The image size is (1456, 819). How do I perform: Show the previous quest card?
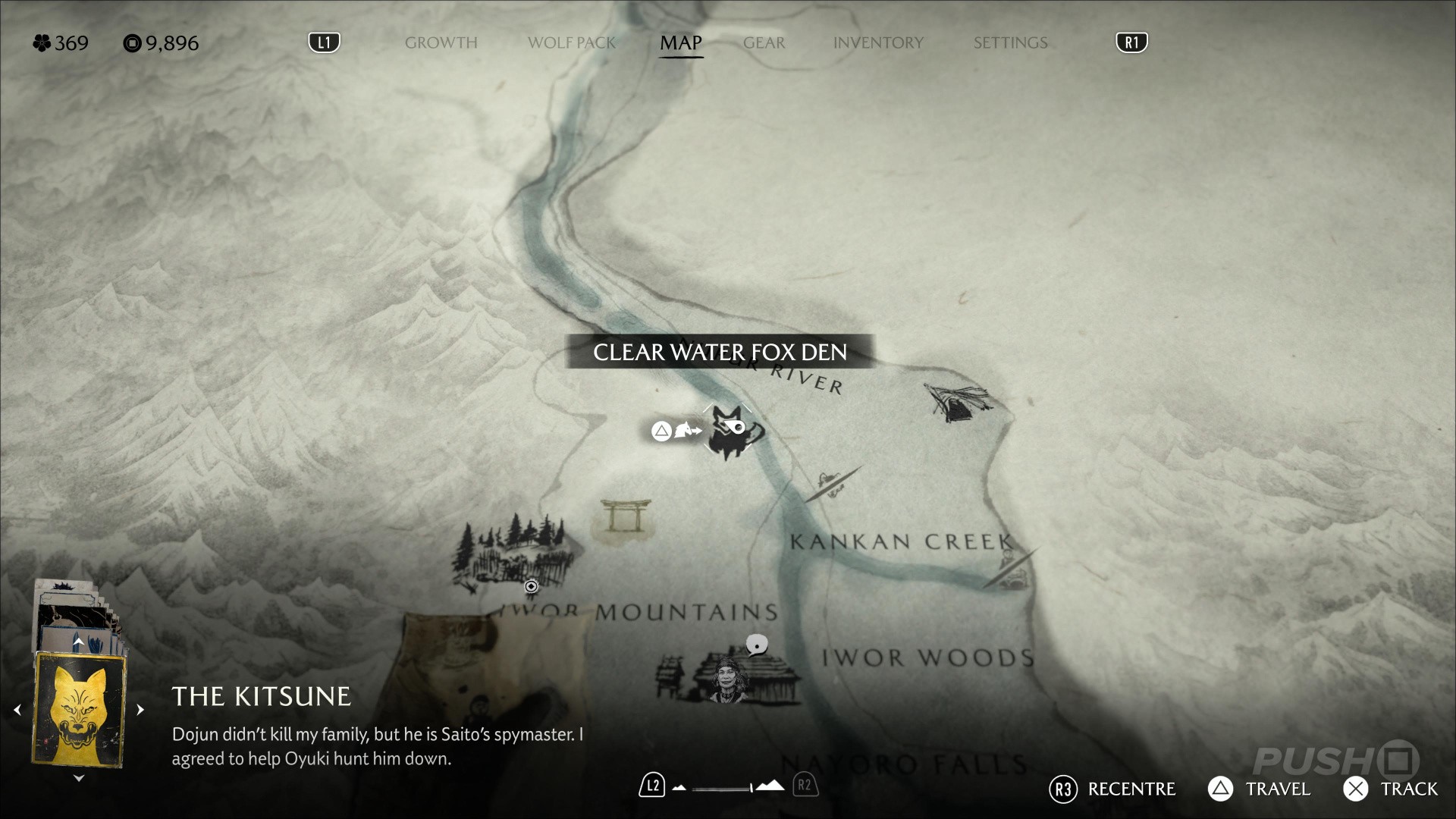(x=17, y=710)
